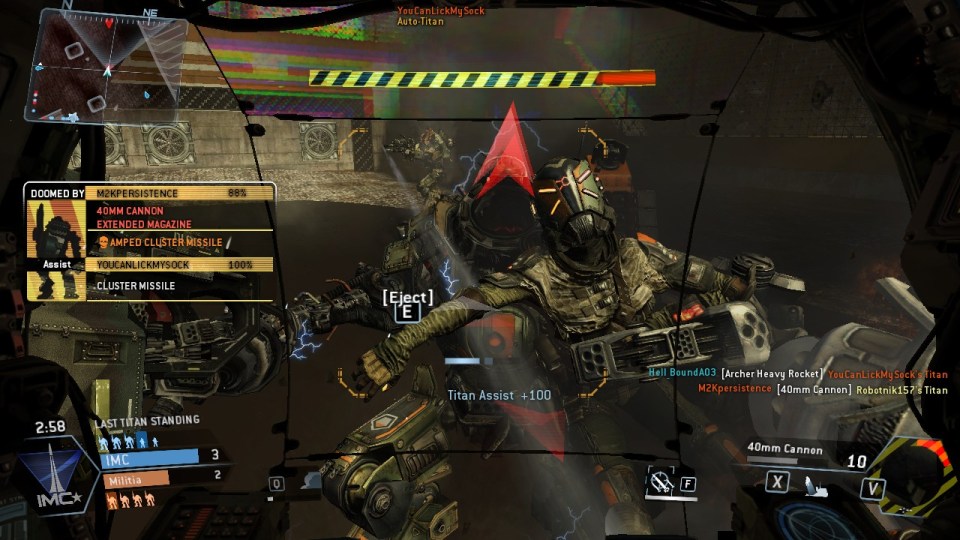Select the IMC team score row
960x540 pixels.
[160, 457]
